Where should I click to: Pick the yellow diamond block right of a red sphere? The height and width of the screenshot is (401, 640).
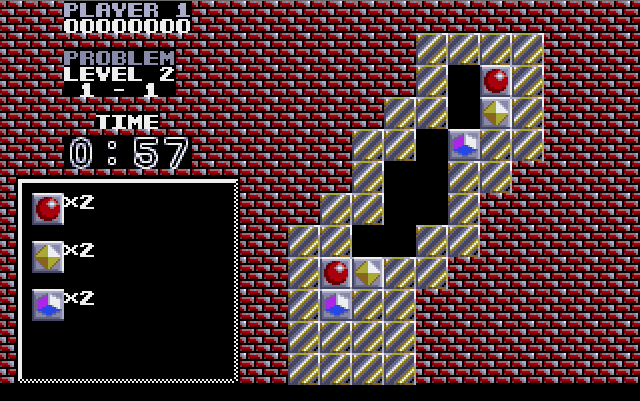pyautogui.click(x=368, y=272)
